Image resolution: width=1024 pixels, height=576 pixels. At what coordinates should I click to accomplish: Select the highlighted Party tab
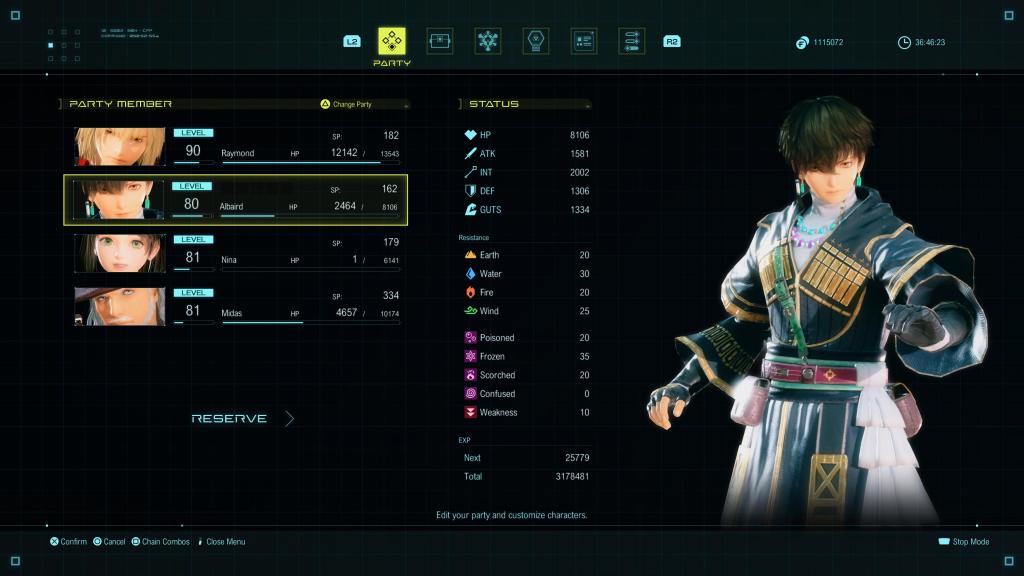tap(392, 42)
